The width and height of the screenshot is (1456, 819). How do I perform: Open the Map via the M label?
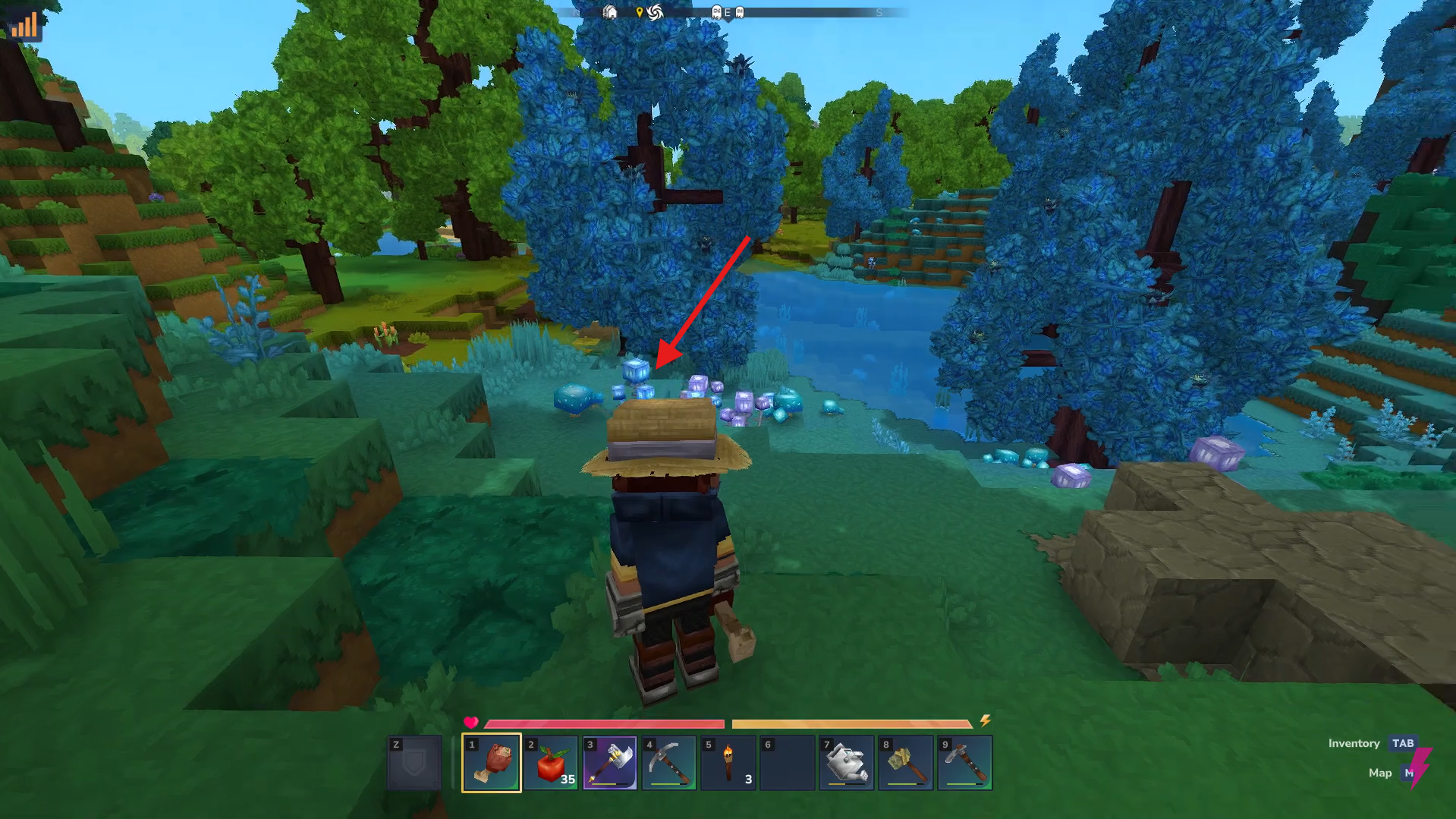pos(1408,773)
